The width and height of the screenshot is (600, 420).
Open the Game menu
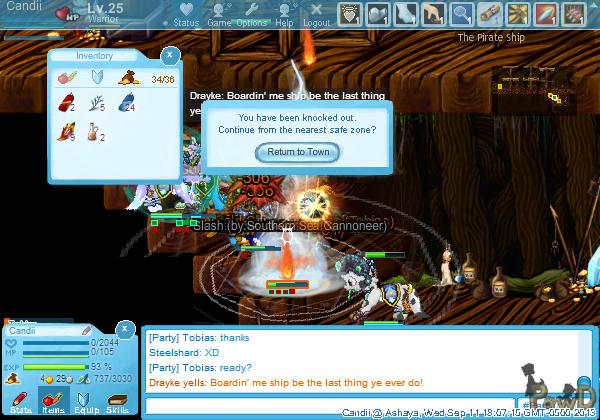[x=219, y=15]
